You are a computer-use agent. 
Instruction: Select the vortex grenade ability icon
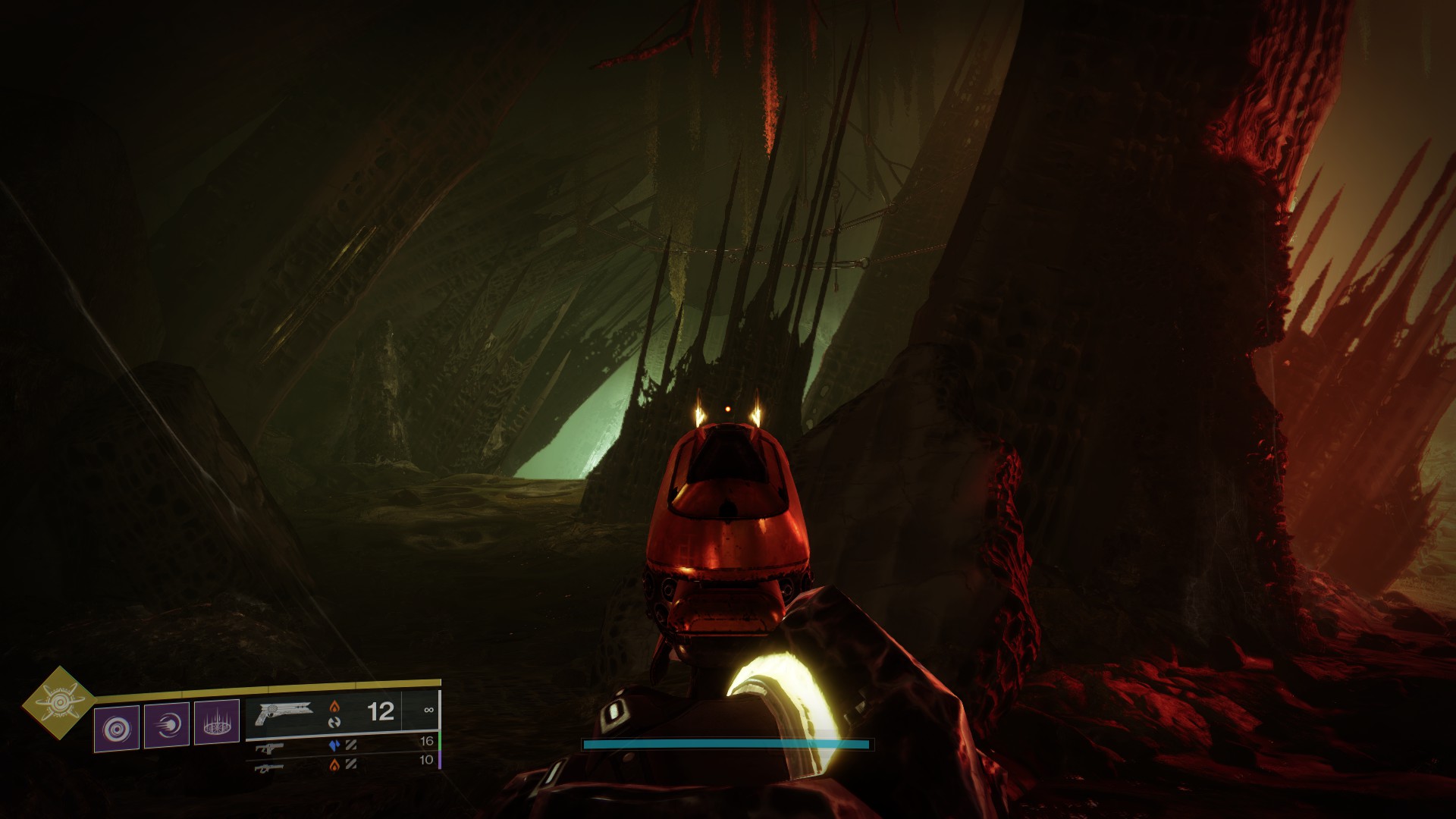pos(117,728)
